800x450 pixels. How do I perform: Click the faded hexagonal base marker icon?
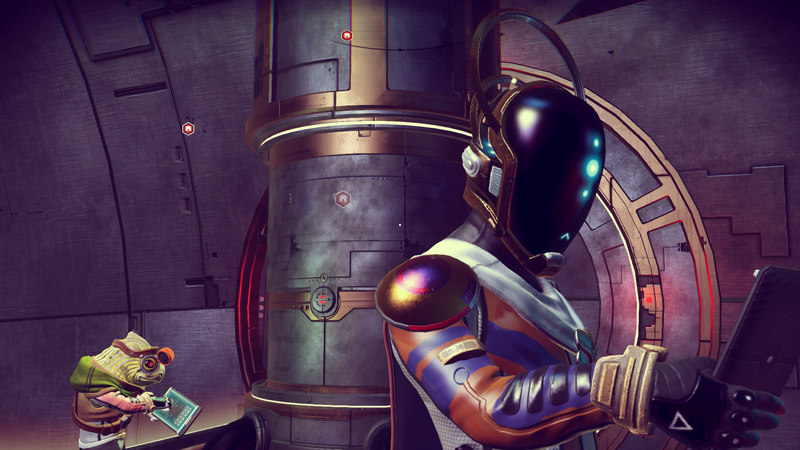(x=343, y=199)
